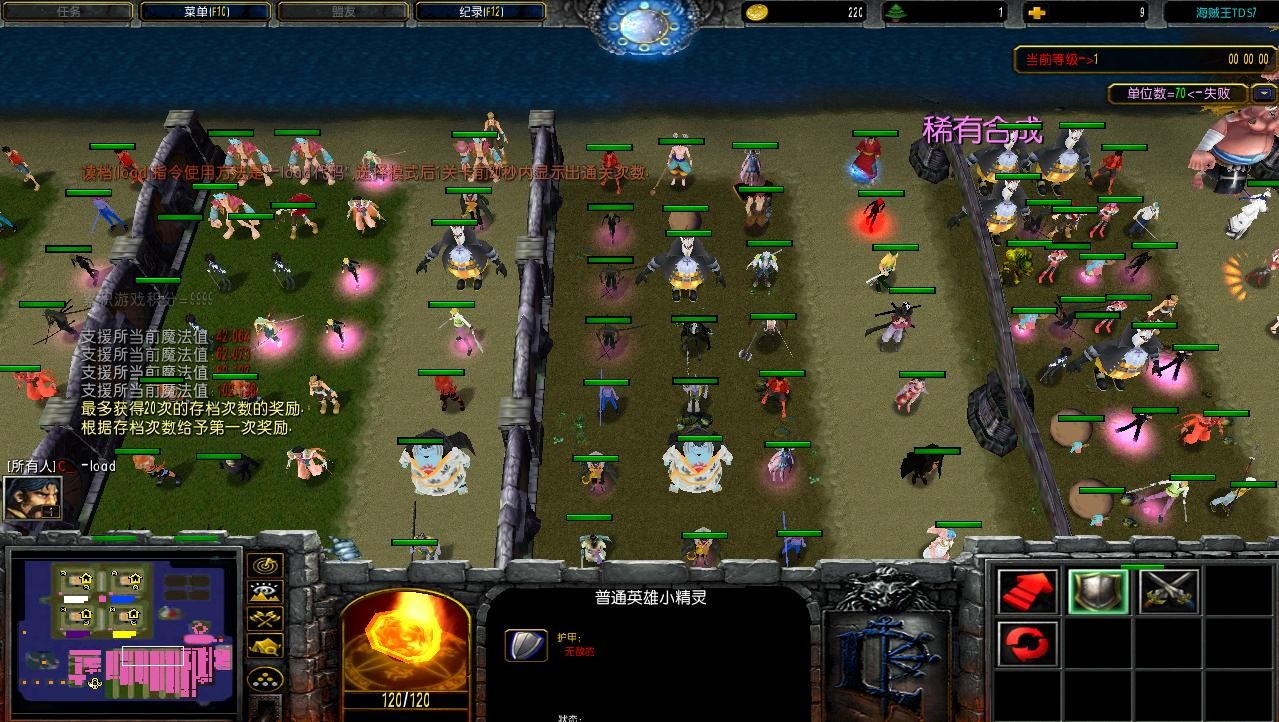Click the red circular arrows patrol command
The image size is (1279, 722).
coord(1028,643)
